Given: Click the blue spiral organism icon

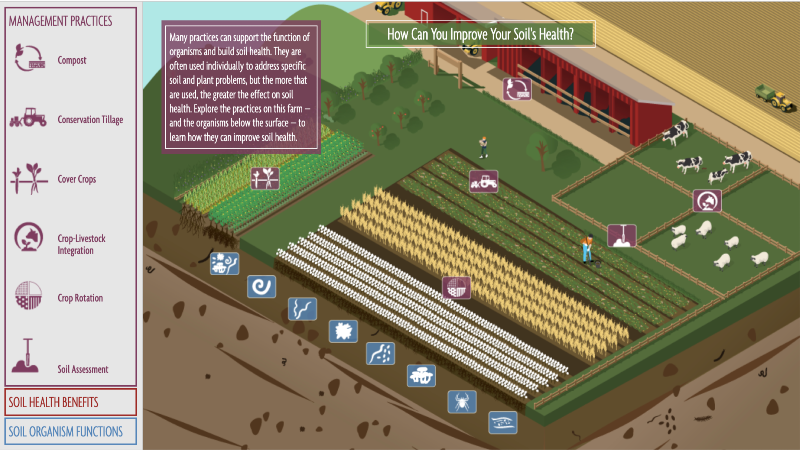Looking at the screenshot, I should [x=261, y=287].
